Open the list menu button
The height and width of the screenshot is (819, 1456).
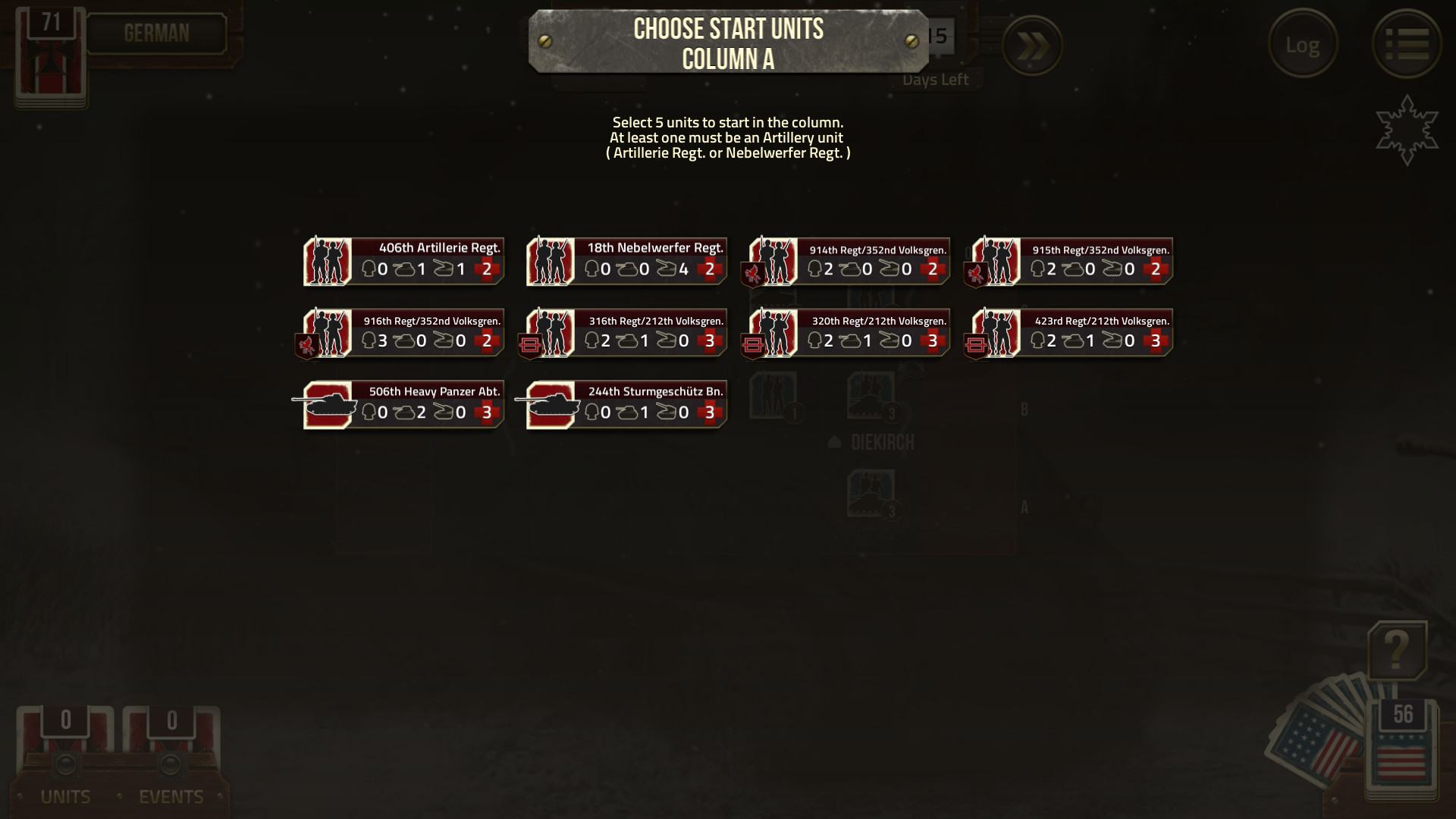[1407, 45]
